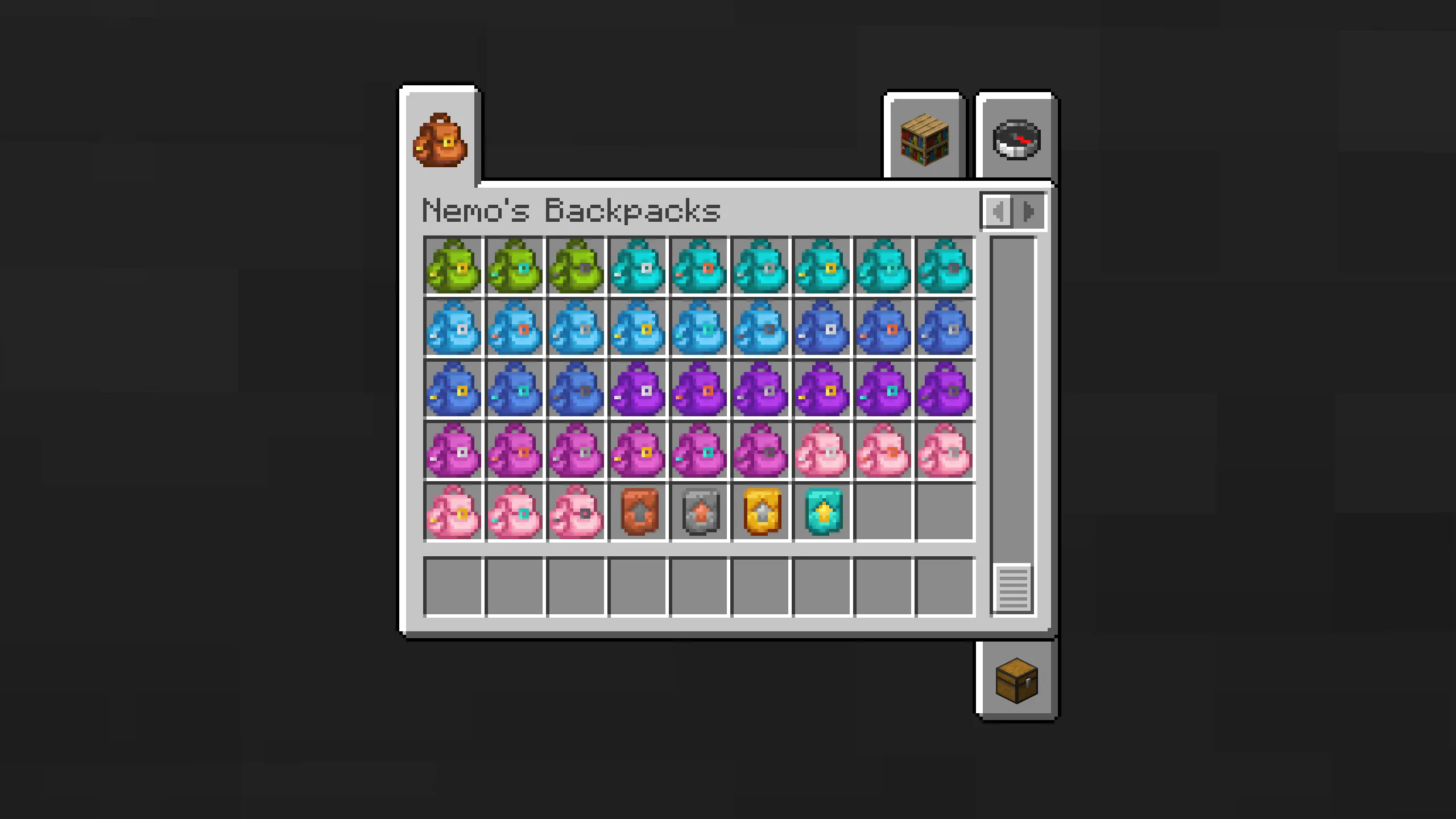Go back using the left page arrow
Viewport: 1456px width, 819px height.
(999, 212)
